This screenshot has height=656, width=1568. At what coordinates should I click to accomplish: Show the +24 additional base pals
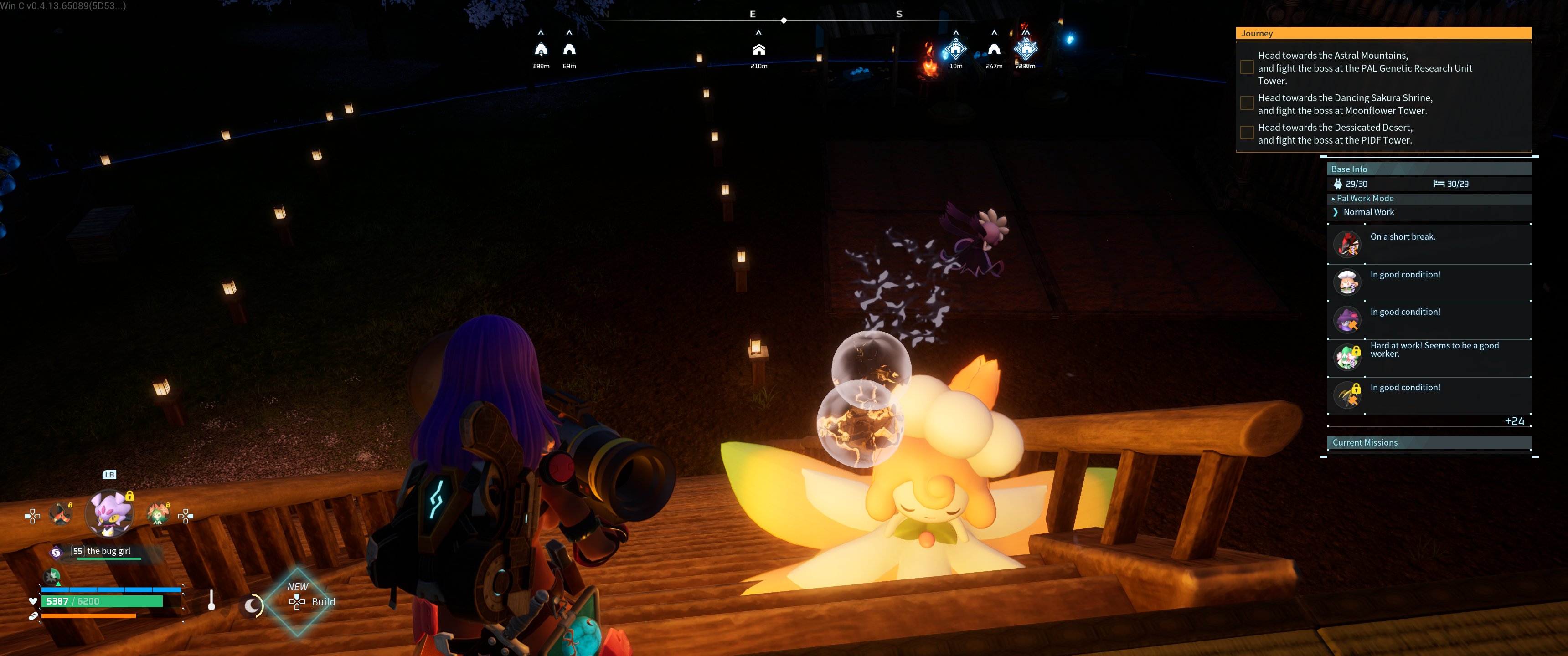pyautogui.click(x=1514, y=422)
